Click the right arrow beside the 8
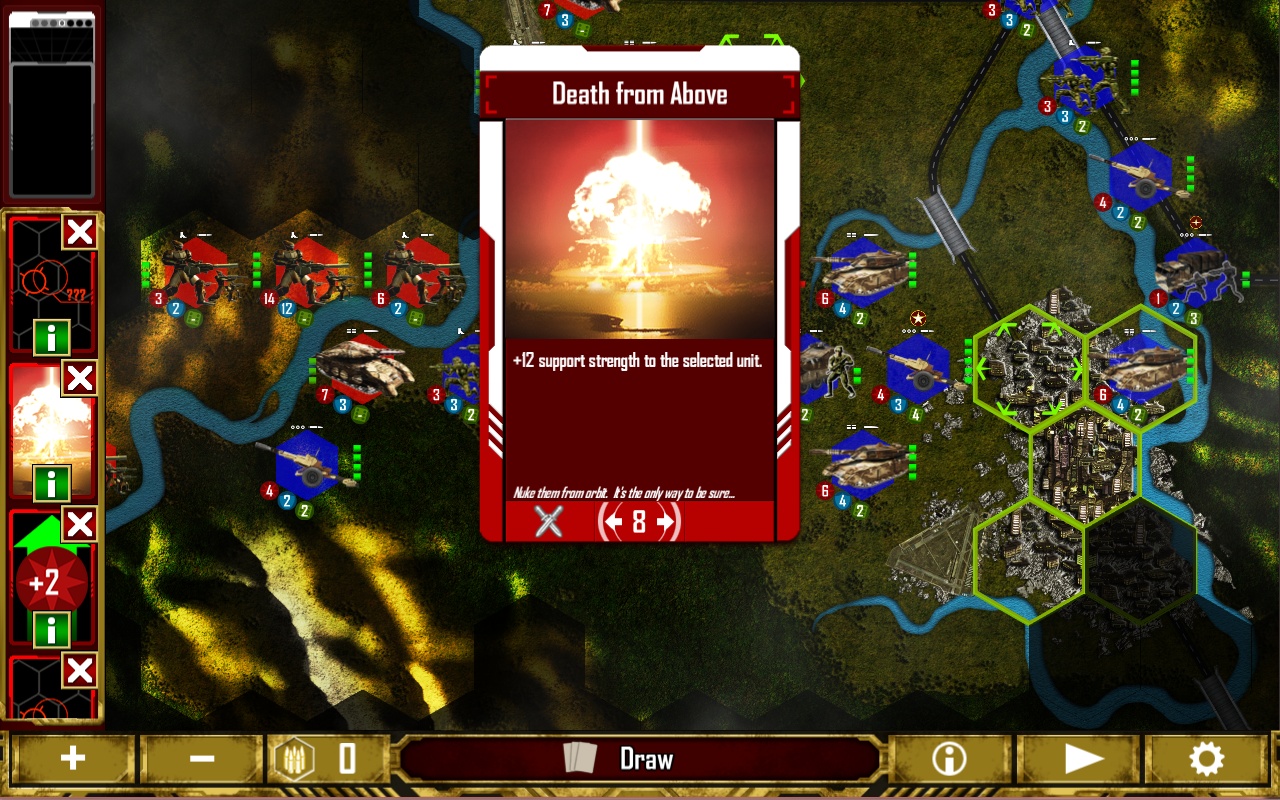The width and height of the screenshot is (1280, 800). (666, 522)
